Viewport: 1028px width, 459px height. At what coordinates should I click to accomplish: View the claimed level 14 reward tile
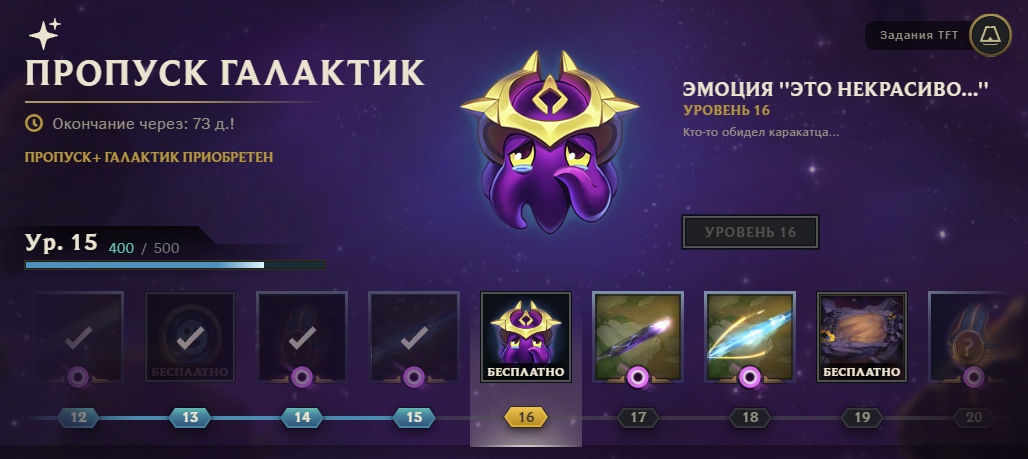pyautogui.click(x=302, y=338)
